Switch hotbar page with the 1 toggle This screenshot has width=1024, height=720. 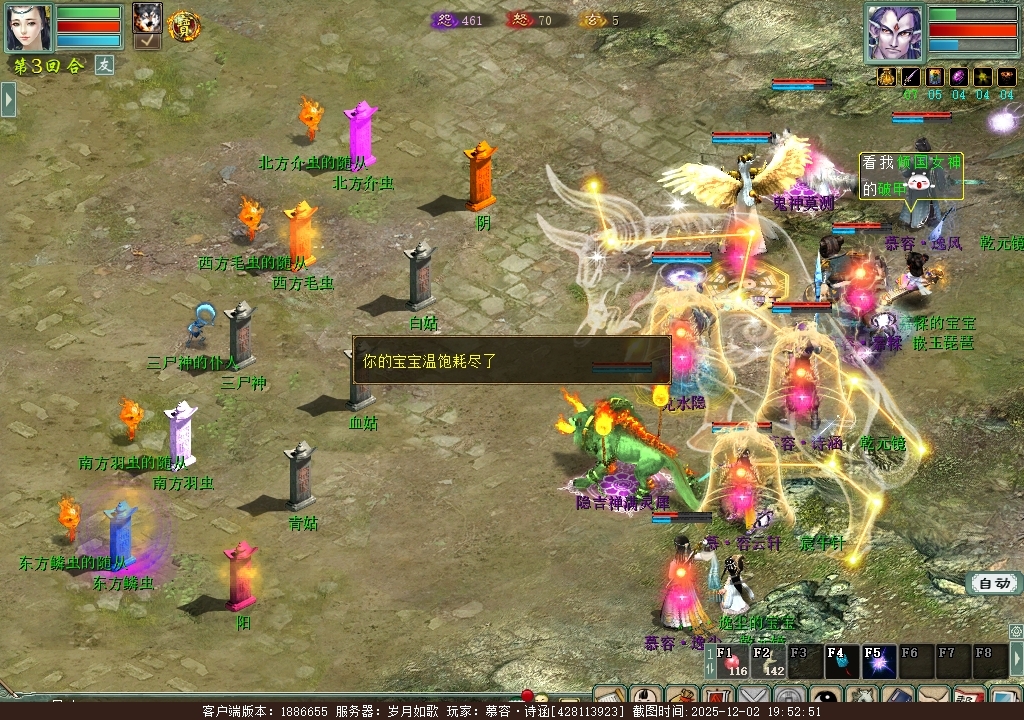pos(710,662)
